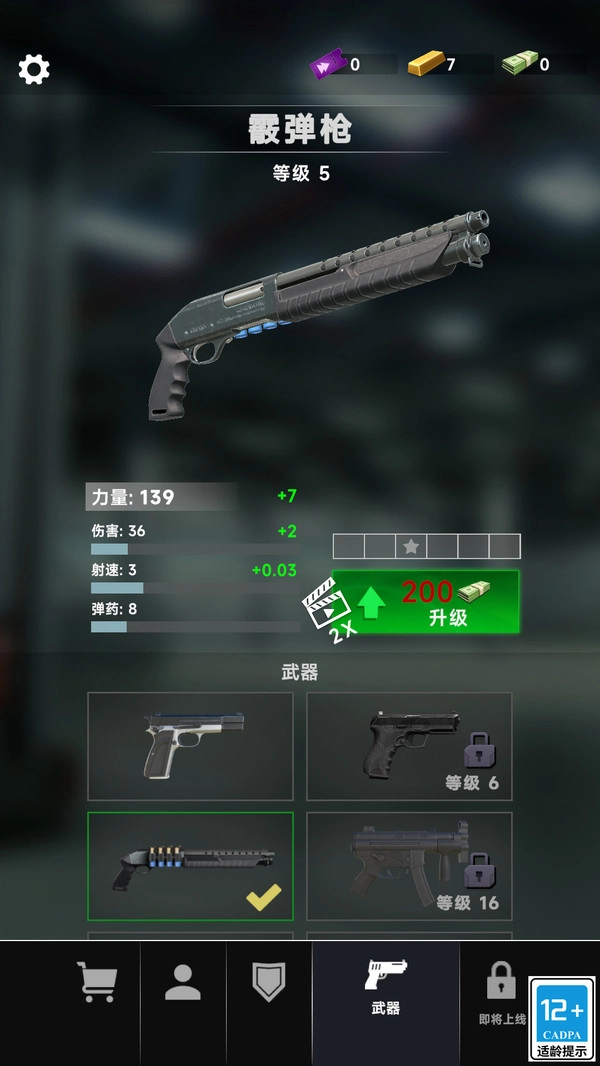
Task: Open the settings gear menu
Action: coord(34,69)
